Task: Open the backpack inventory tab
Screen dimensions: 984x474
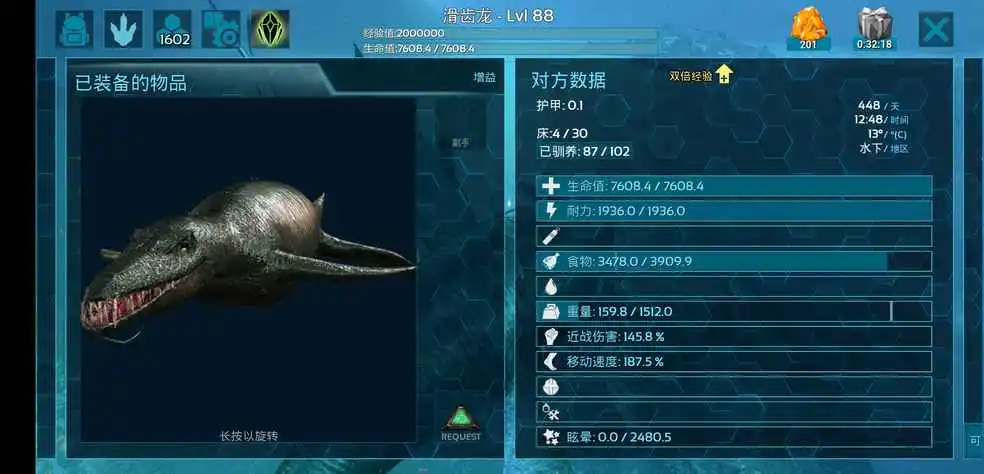Action: point(75,29)
